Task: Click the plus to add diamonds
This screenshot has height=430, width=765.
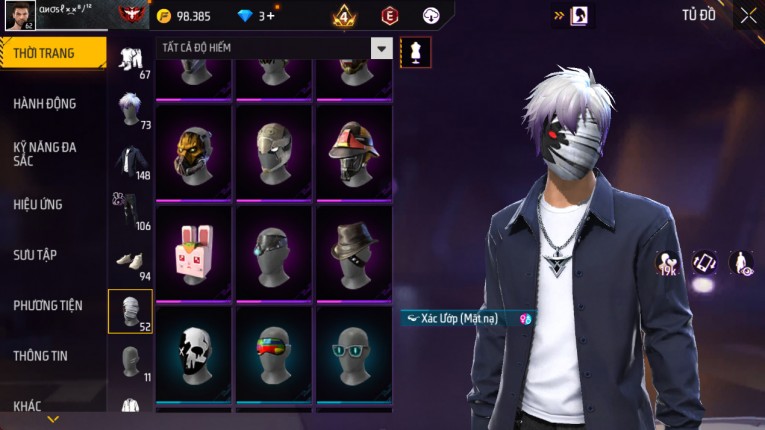Action: [270, 16]
